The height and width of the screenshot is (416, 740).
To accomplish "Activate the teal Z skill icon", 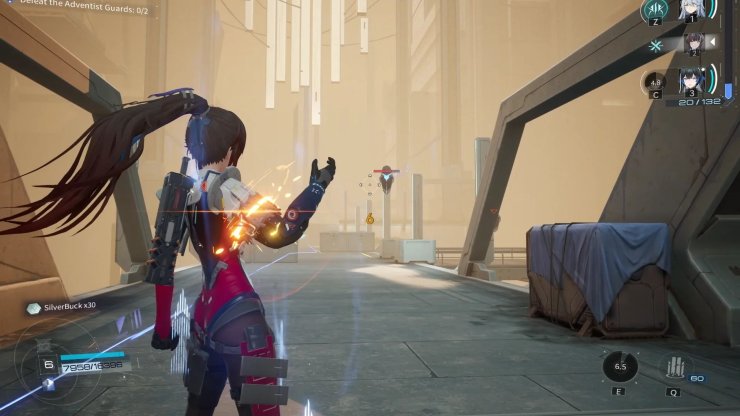I will point(656,11).
